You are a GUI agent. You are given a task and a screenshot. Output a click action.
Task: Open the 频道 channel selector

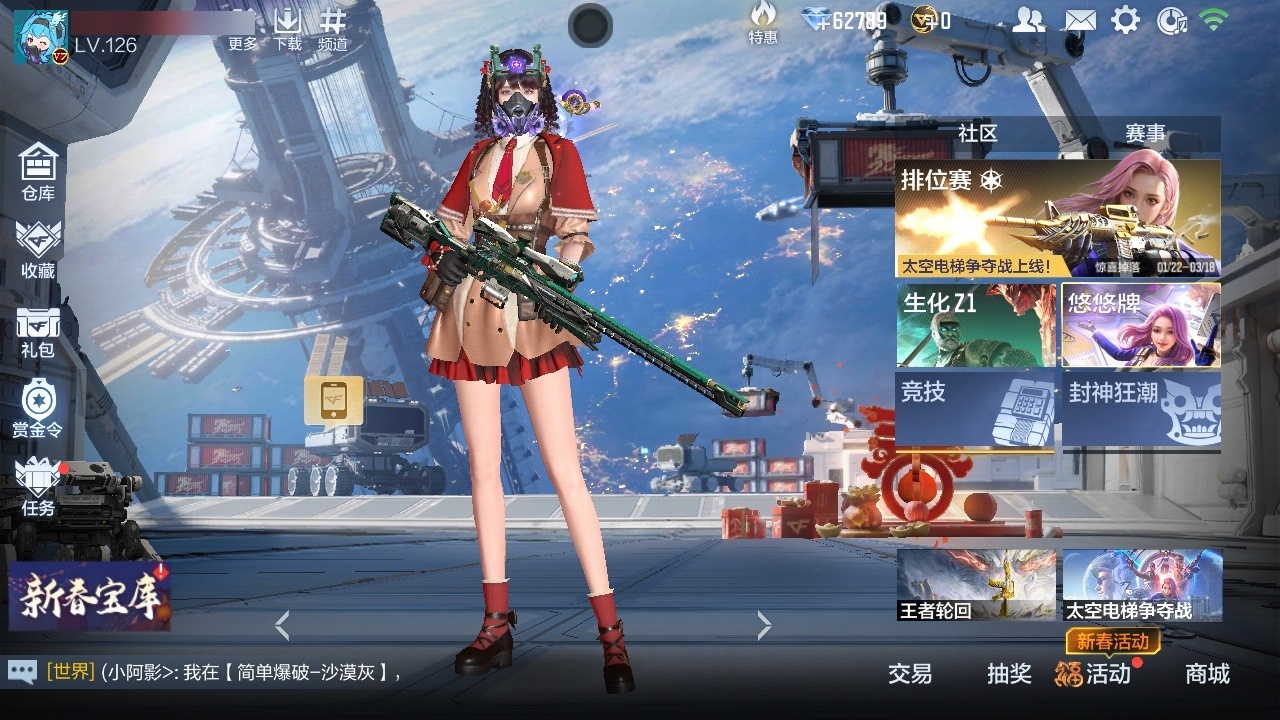tap(333, 29)
